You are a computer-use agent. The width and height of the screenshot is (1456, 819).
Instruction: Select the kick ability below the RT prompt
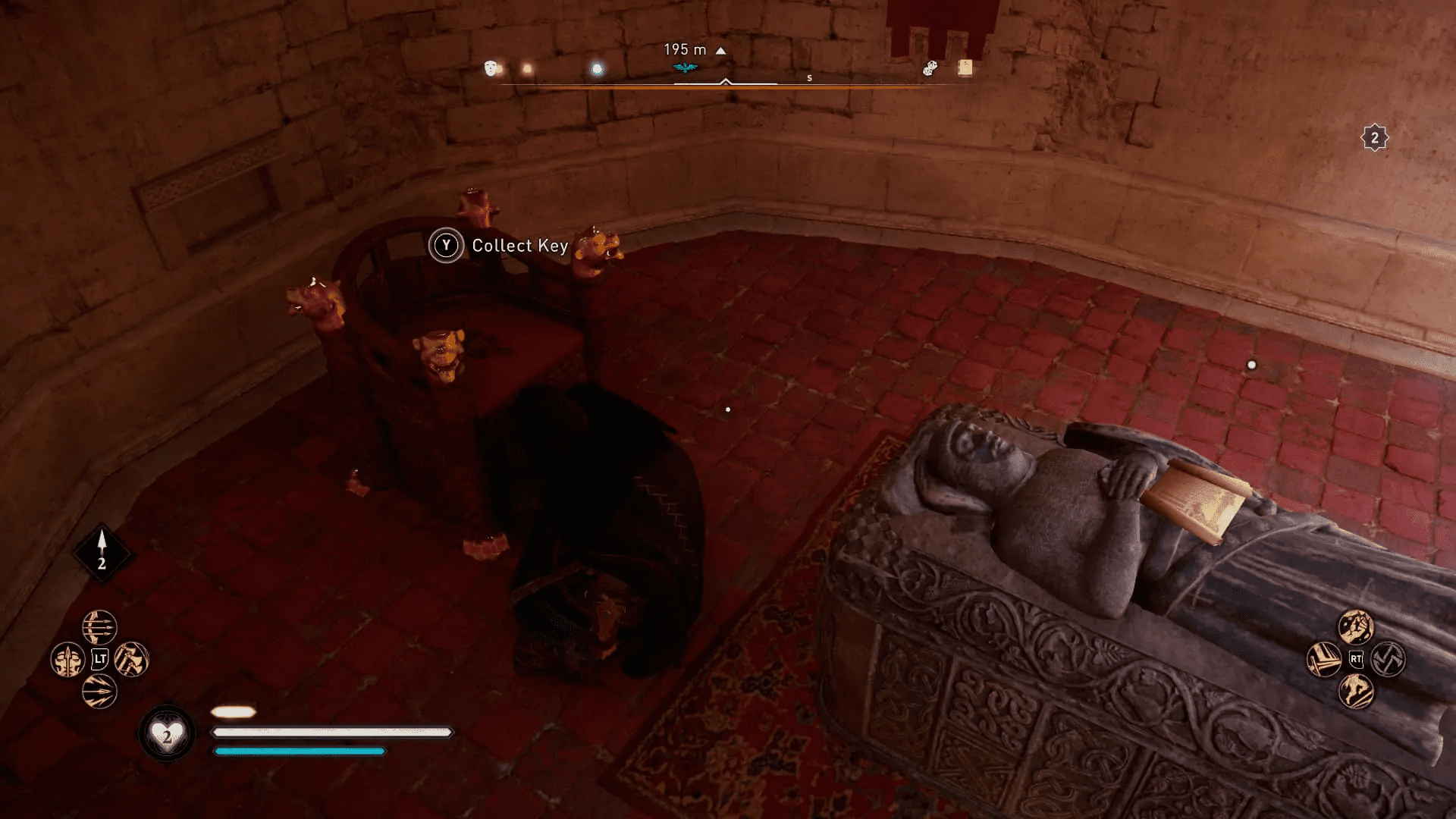click(1356, 692)
